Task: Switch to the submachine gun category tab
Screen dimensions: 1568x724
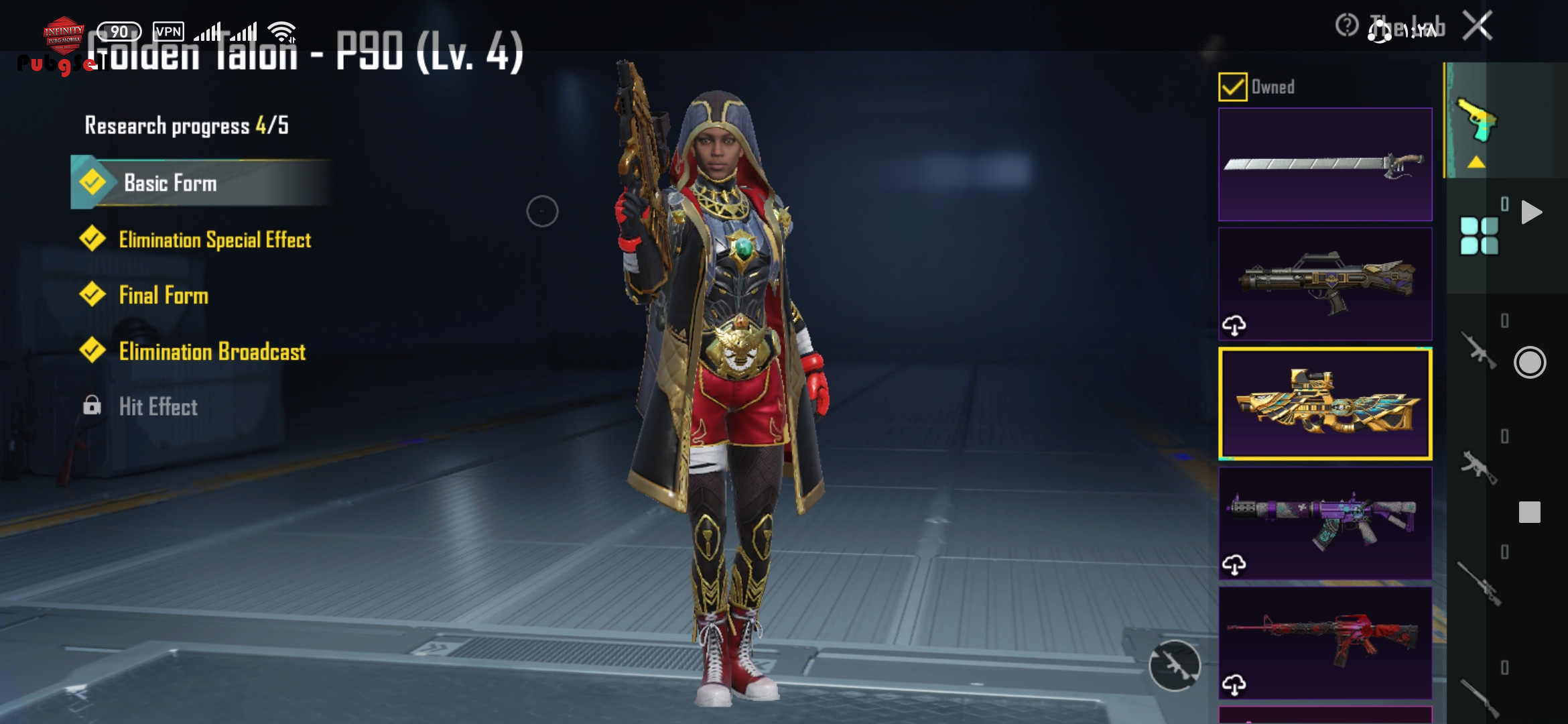Action: 1479,467
